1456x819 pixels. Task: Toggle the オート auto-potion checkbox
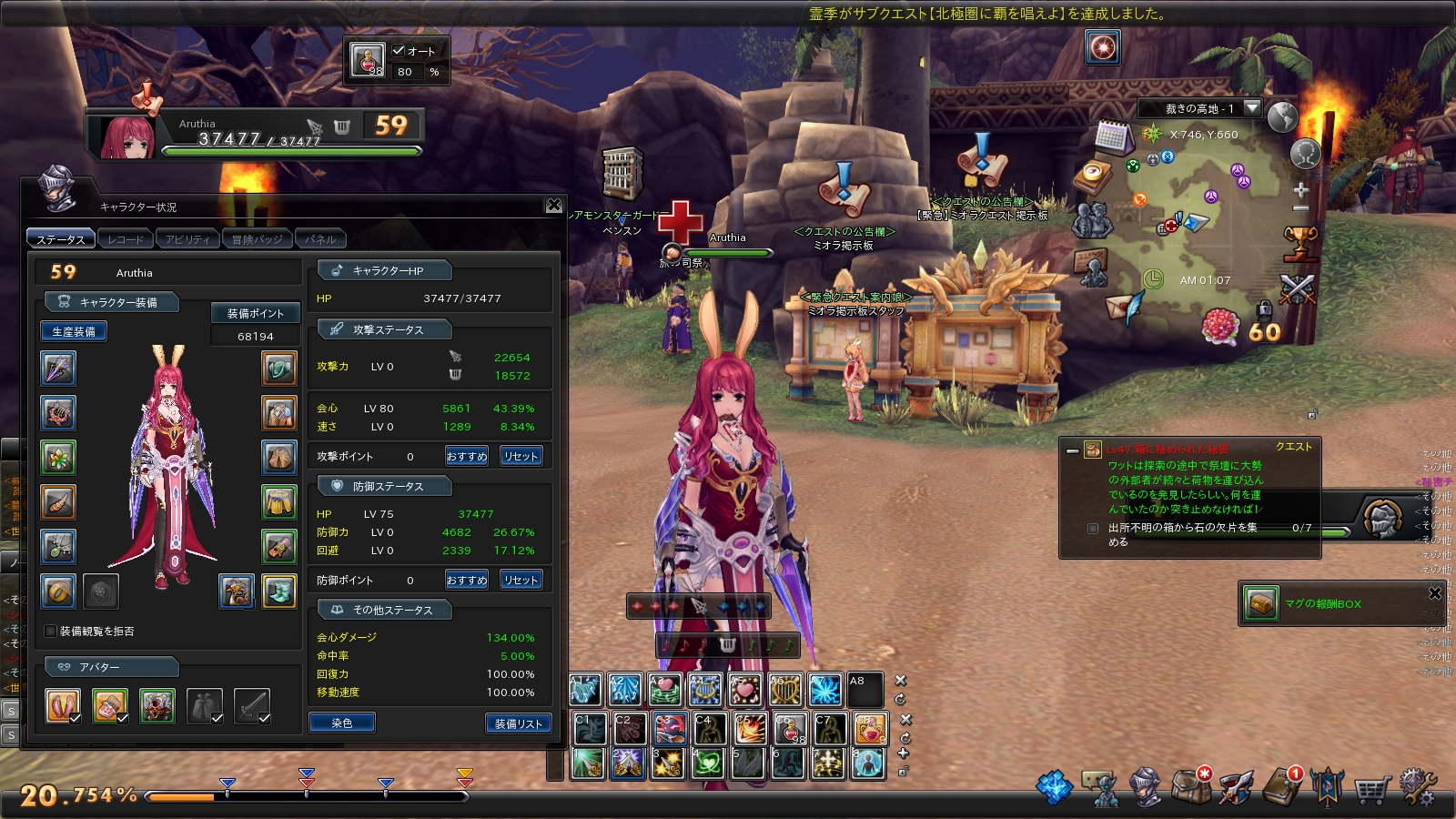point(399,51)
